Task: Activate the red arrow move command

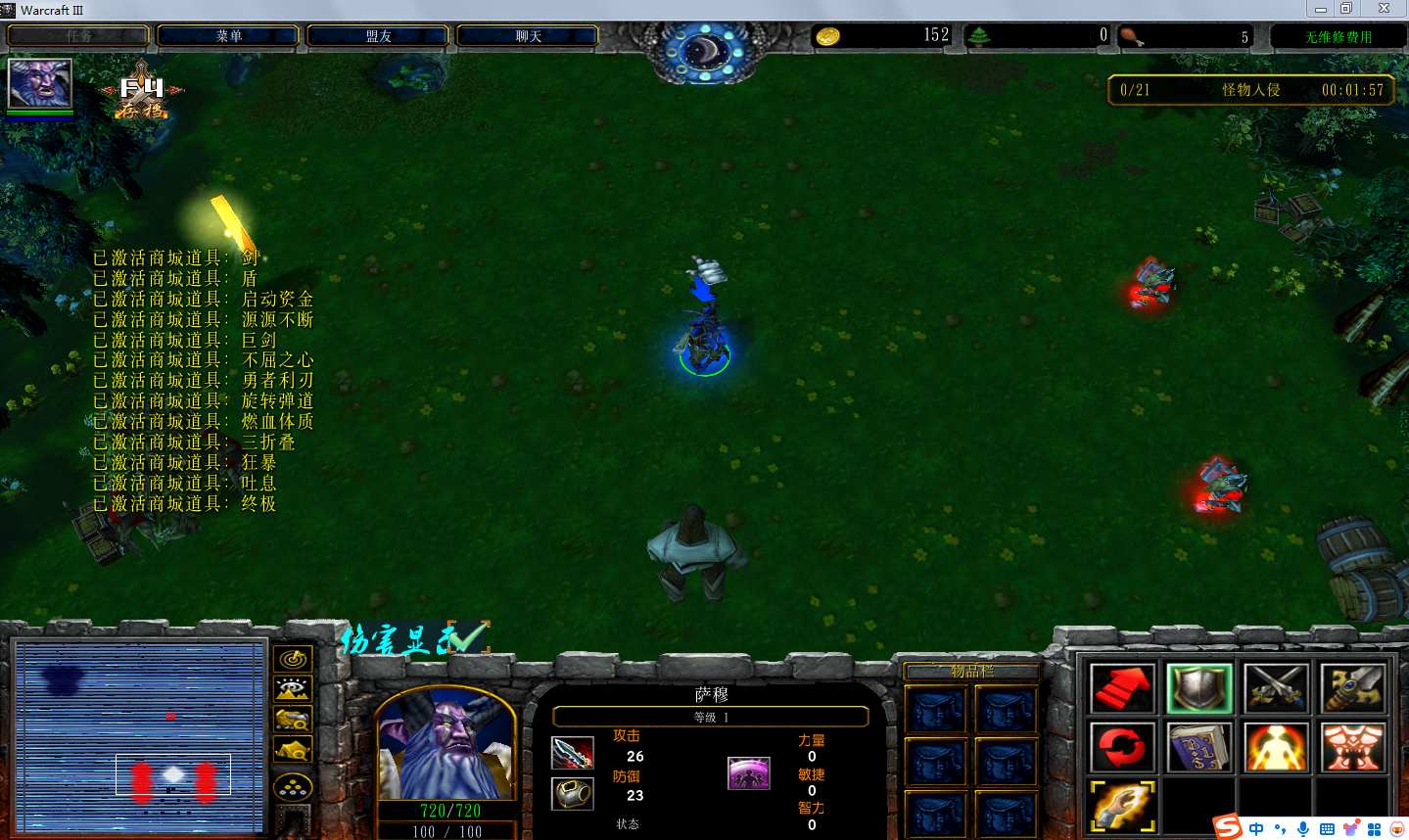Action: pyautogui.click(x=1122, y=688)
